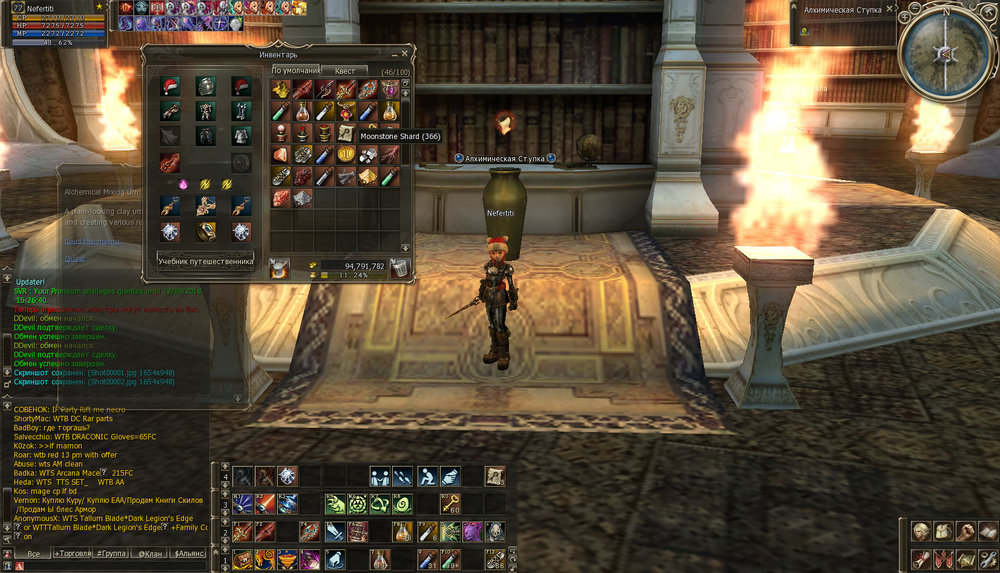Open the $Альянс chat tab
1000x573 pixels.
tap(188, 552)
